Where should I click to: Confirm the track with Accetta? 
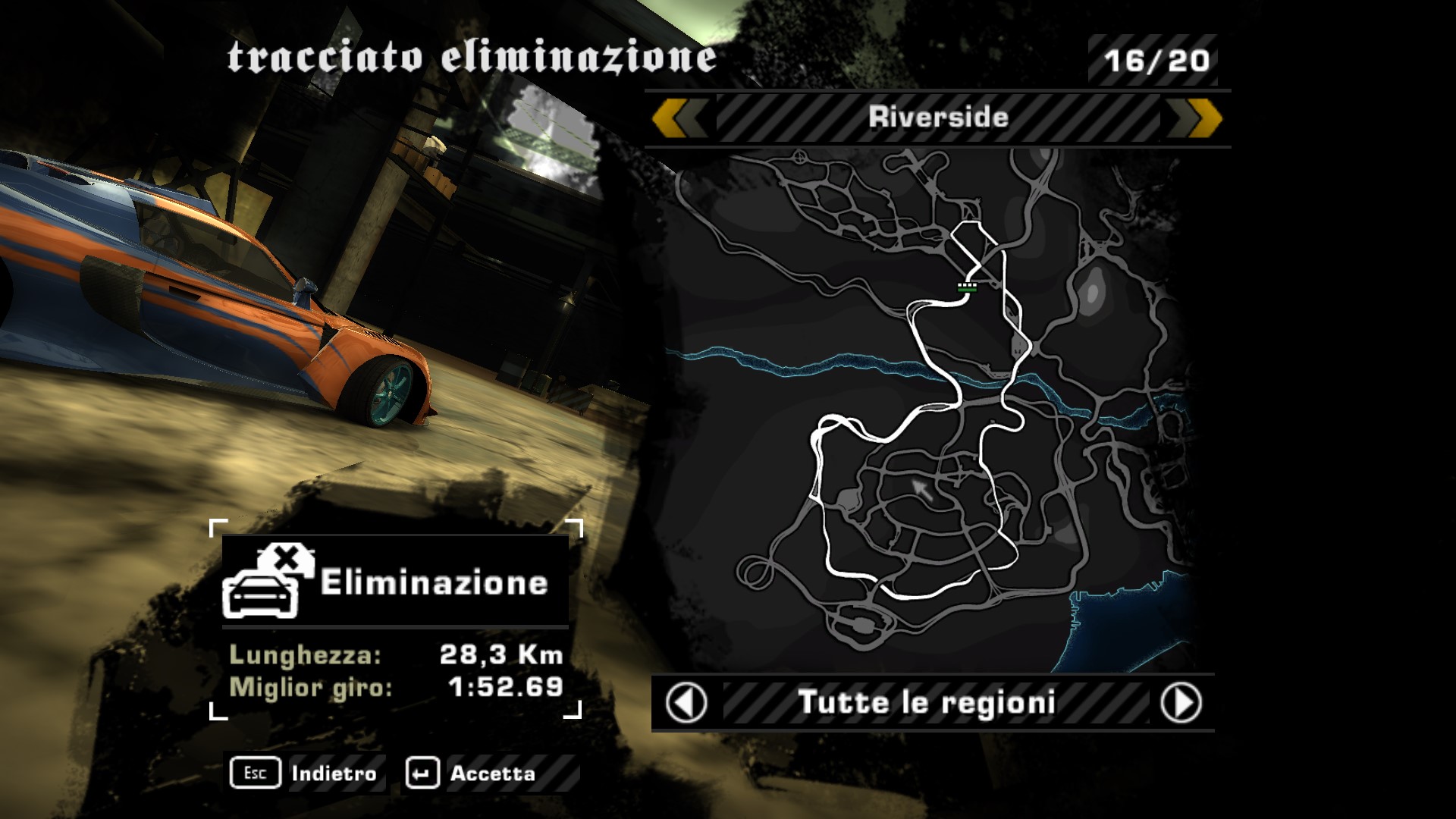[x=472, y=773]
